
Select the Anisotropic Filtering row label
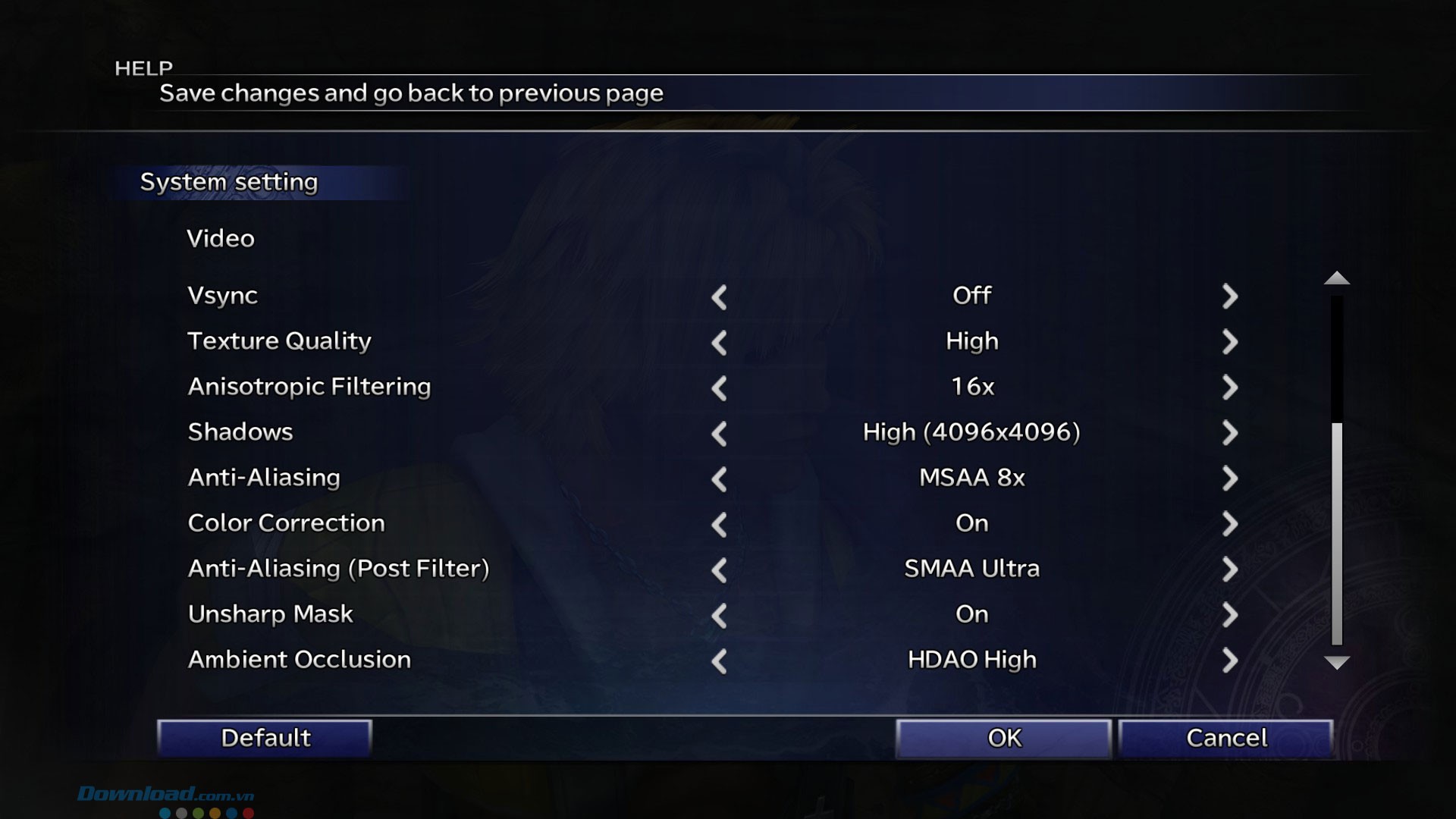309,387
